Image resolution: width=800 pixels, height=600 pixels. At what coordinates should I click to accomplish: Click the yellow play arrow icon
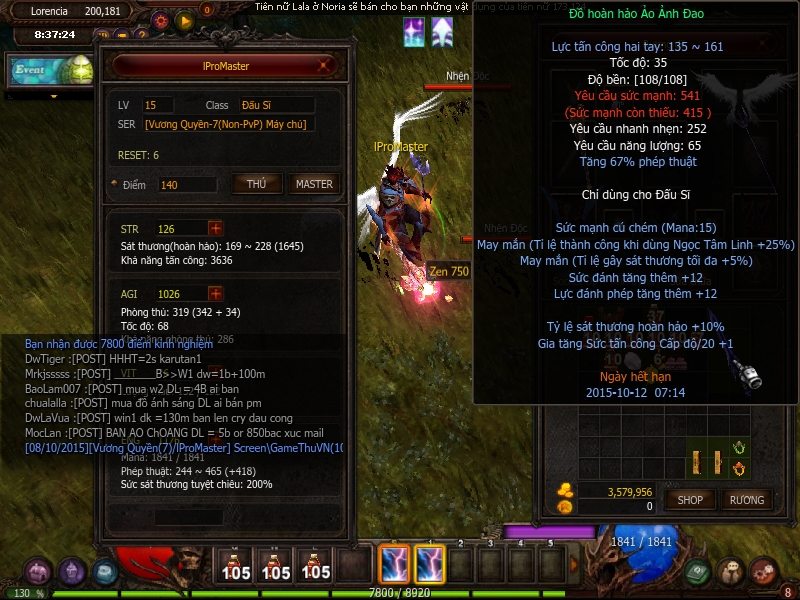184,20
